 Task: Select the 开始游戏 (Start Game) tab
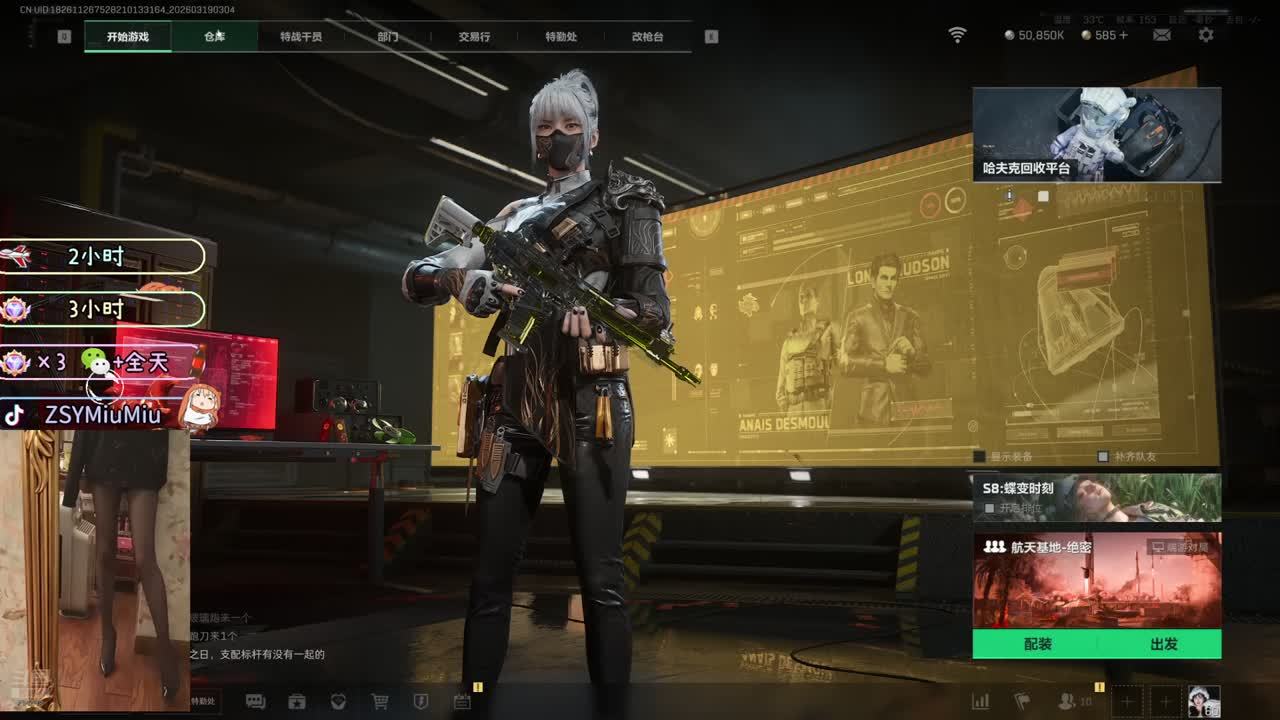tap(128, 37)
